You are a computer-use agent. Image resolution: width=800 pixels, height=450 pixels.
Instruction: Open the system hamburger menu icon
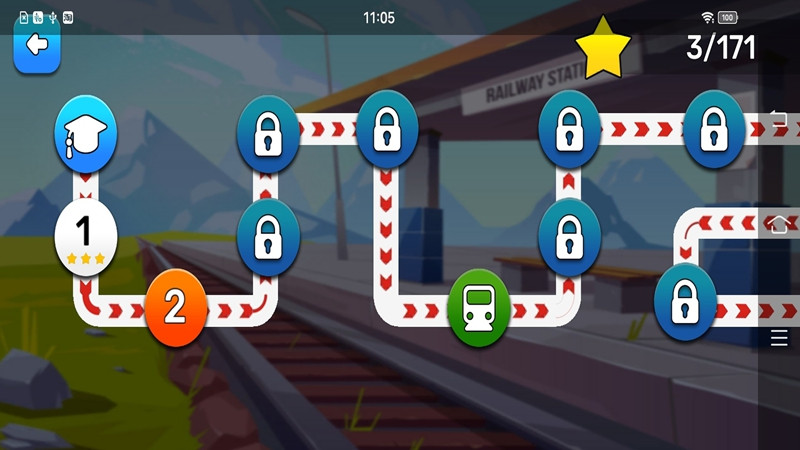[779, 338]
